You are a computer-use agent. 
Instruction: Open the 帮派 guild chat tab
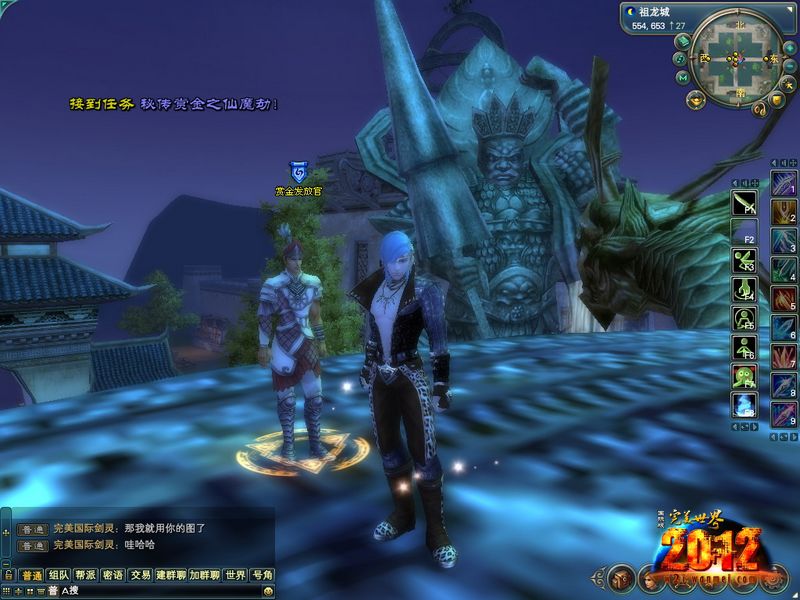[x=87, y=576]
